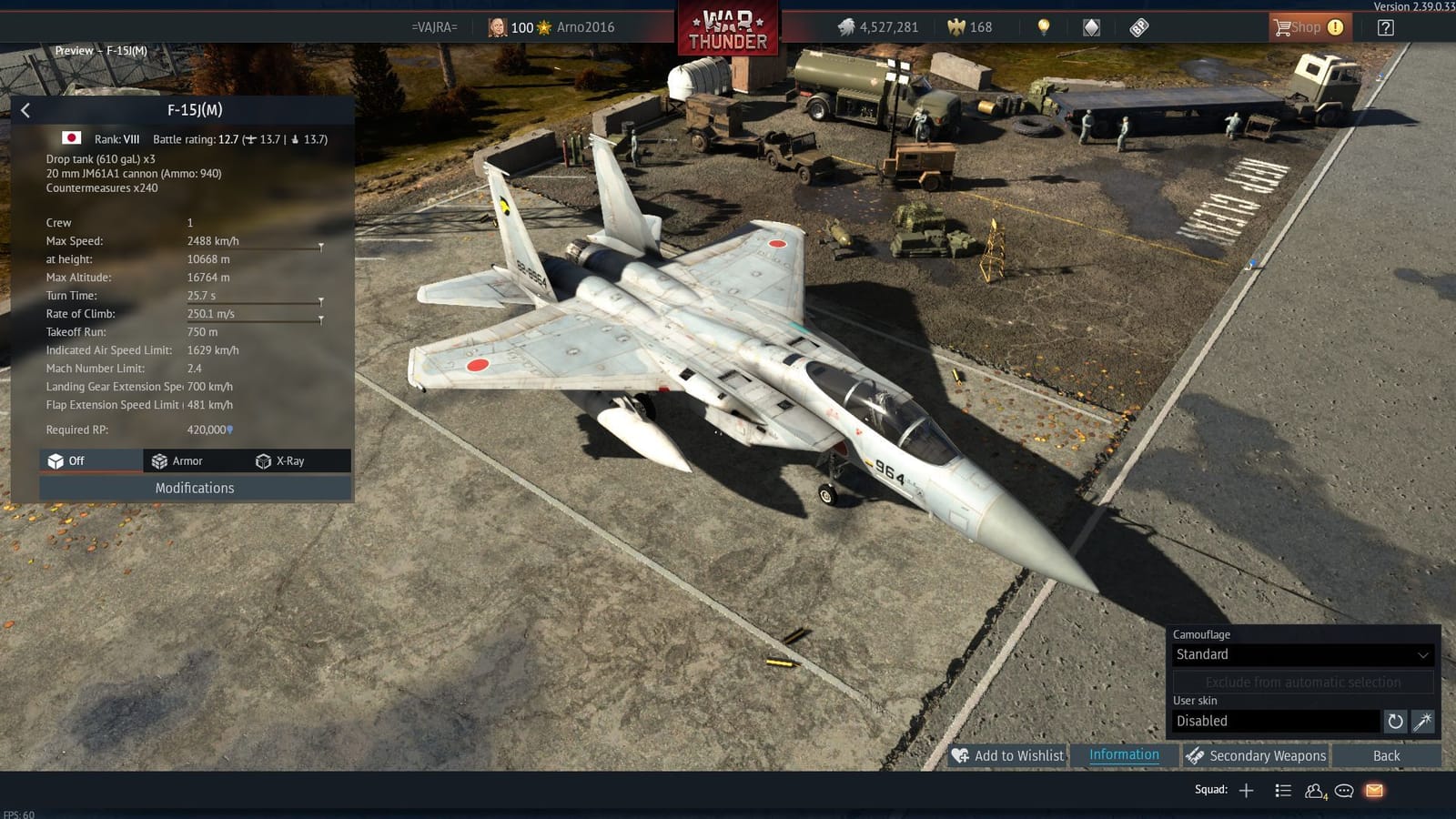Open the Battle Pass icon

pyautogui.click(x=1138, y=27)
